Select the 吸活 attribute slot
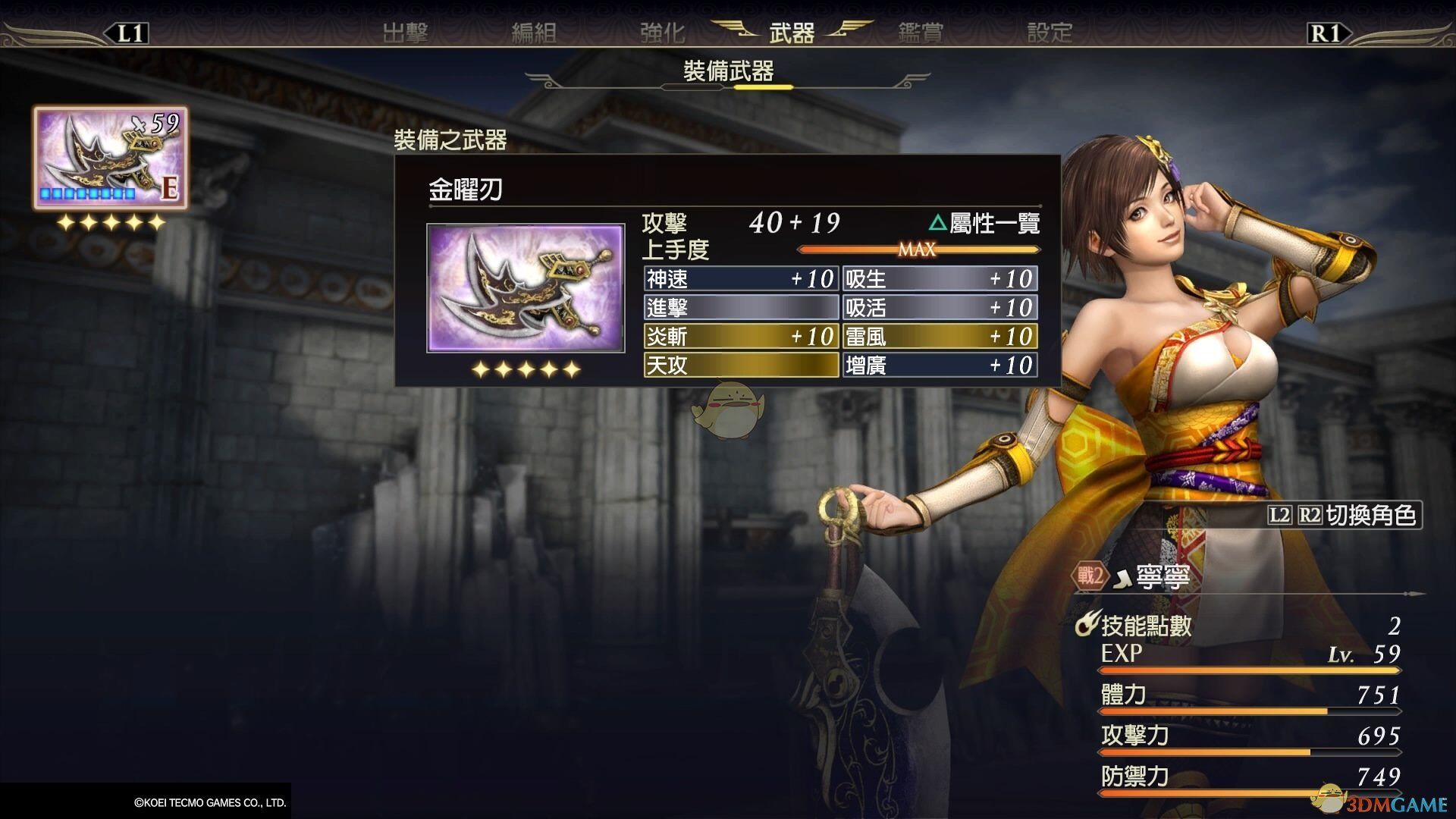Image resolution: width=1456 pixels, height=819 pixels. pyautogui.click(x=940, y=308)
